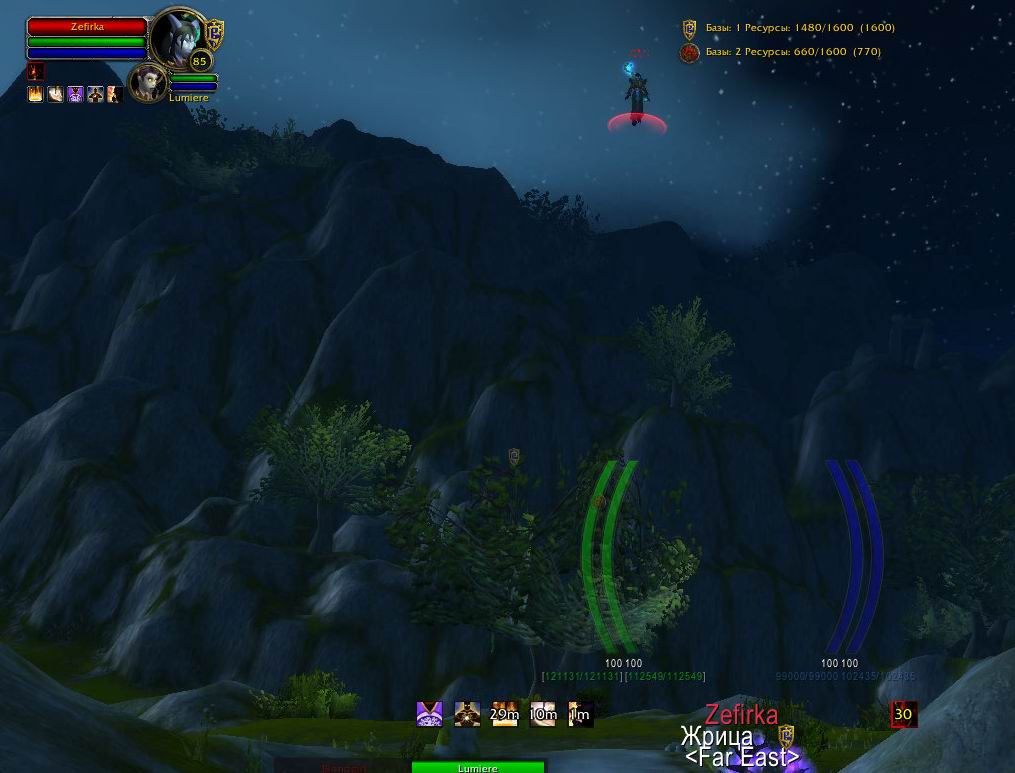Target the pet Lumiere's portrait
Viewport: 1015px width, 773px height.
coord(149,82)
